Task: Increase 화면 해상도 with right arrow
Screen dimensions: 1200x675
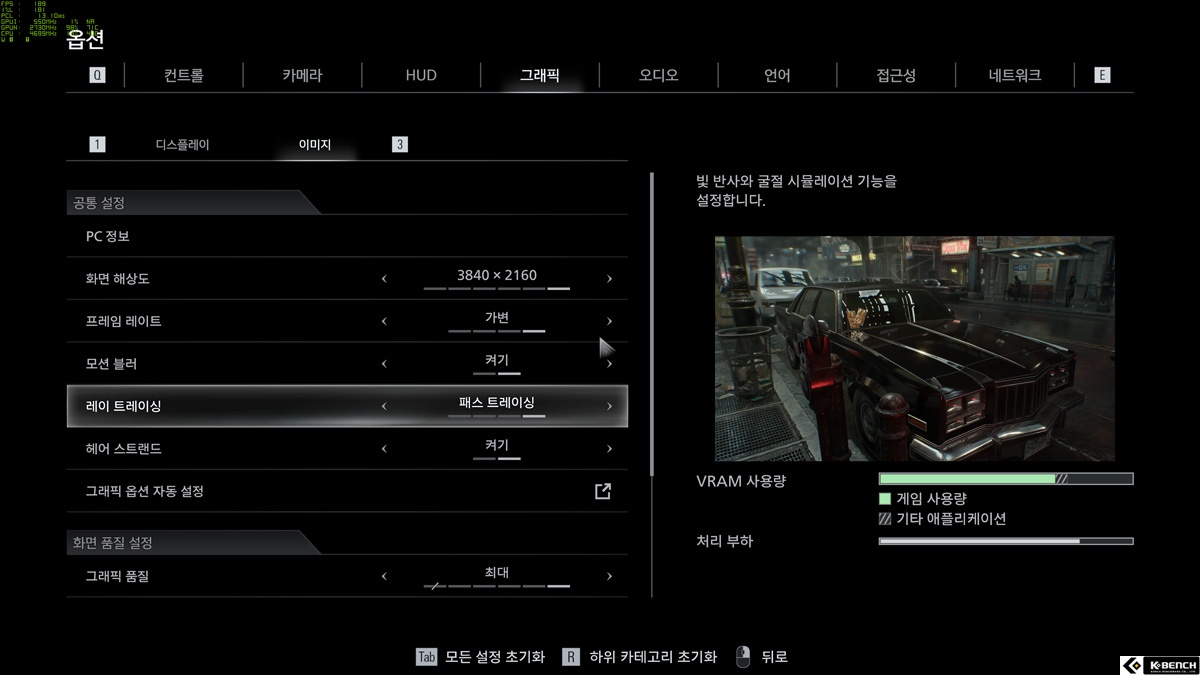Action: [x=609, y=279]
